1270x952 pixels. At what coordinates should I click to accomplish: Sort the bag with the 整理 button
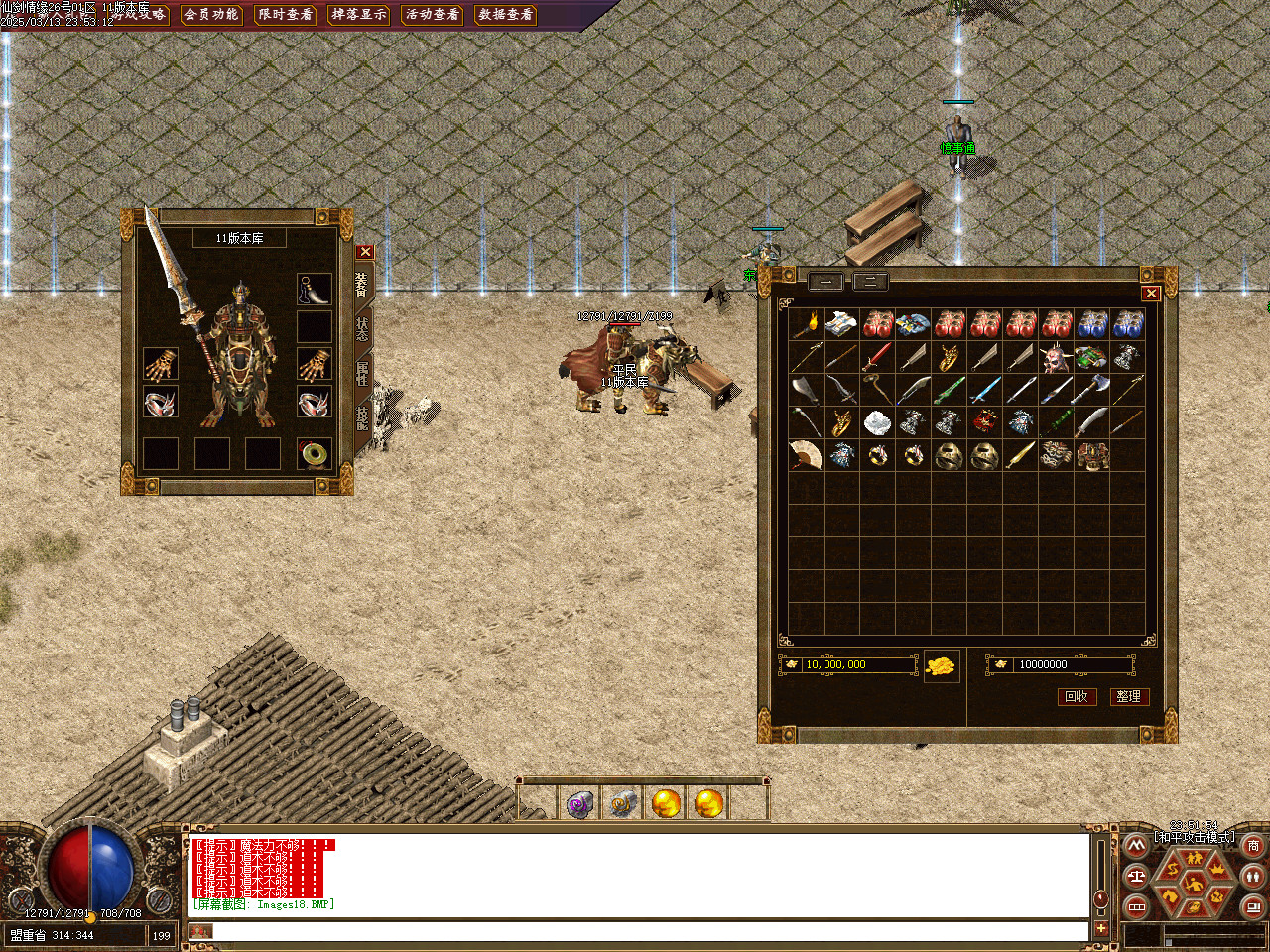(x=1128, y=696)
